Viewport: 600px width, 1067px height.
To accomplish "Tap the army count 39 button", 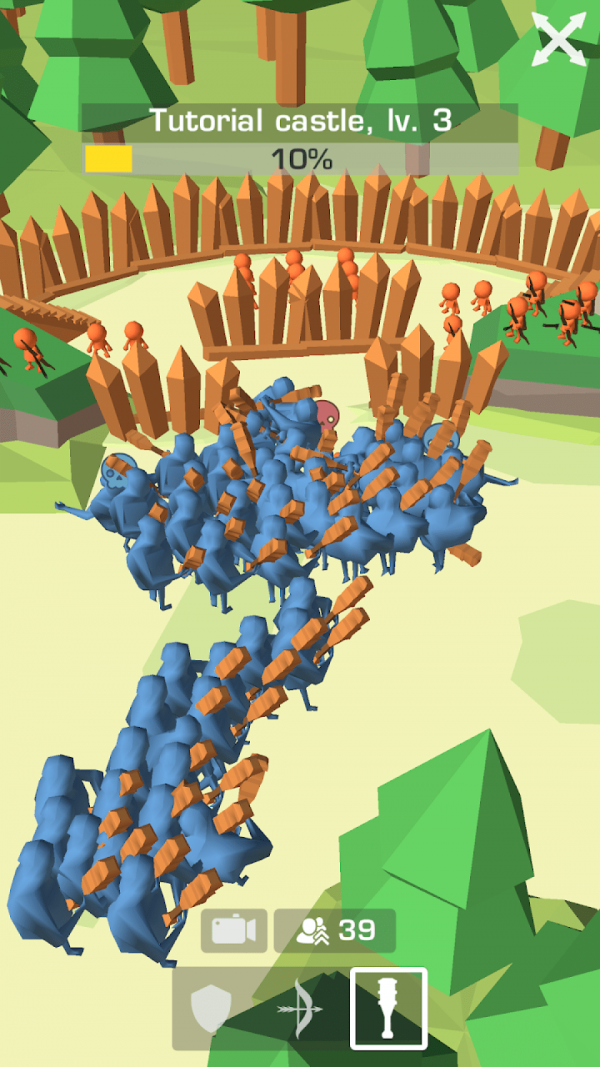I will tap(335, 931).
